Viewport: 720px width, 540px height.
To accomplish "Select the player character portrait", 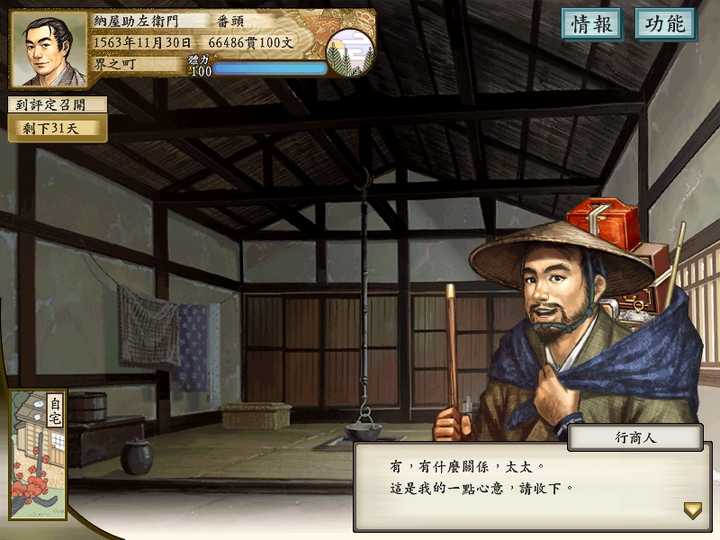I will (x=48, y=48).
